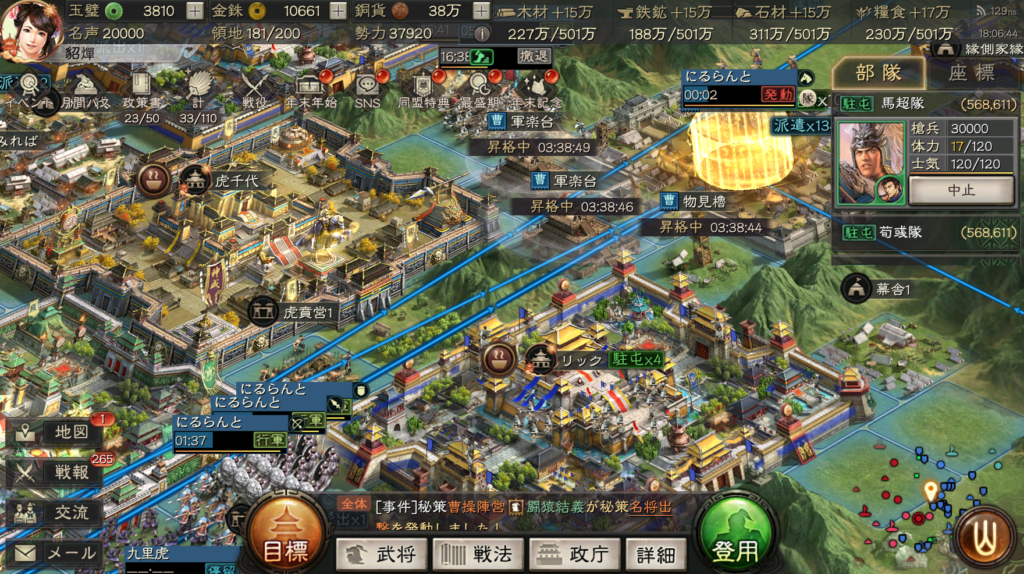
Task: Open the SNS icon
Action: (367, 90)
